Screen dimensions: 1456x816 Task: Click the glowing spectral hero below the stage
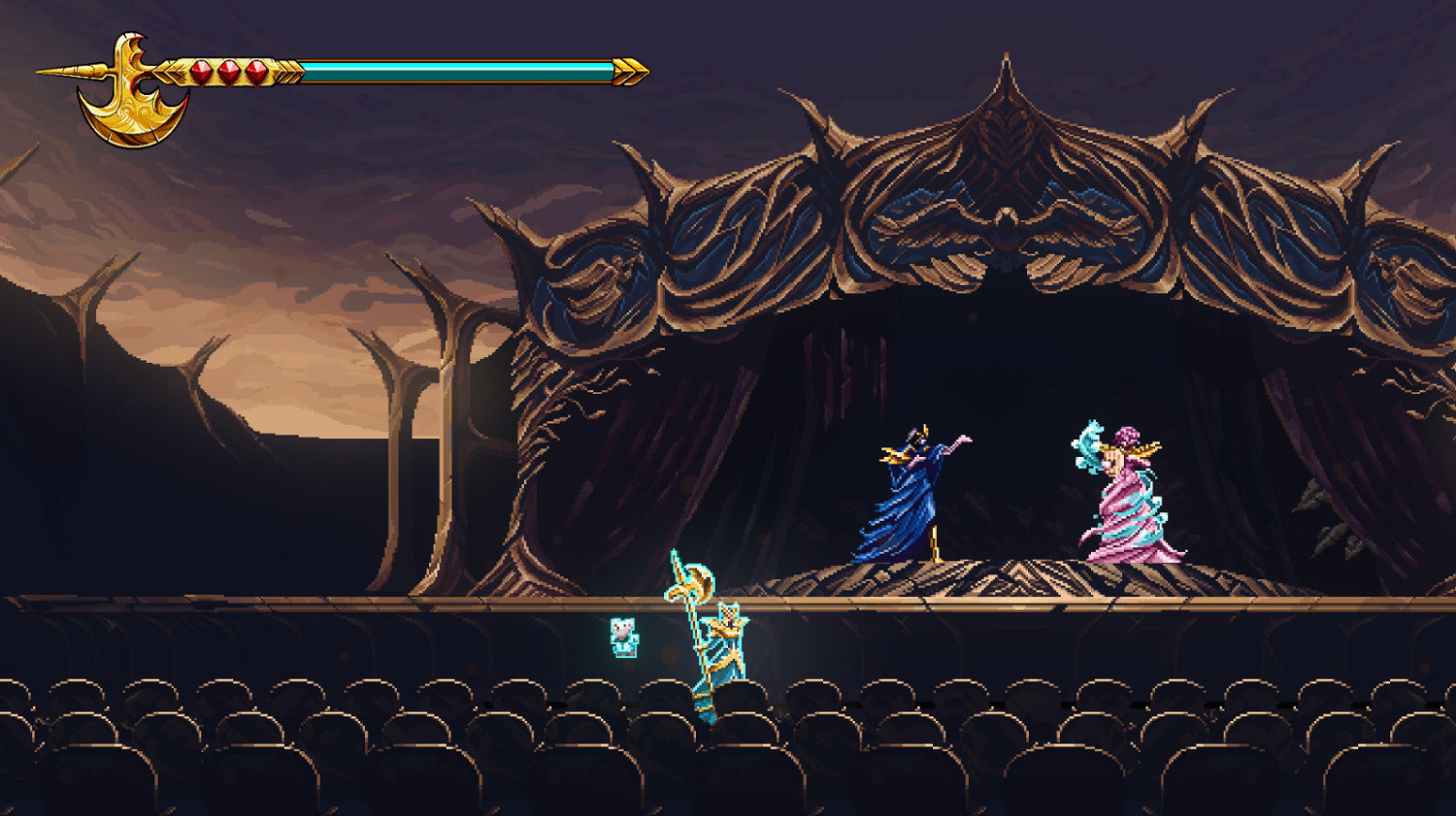pos(723,650)
